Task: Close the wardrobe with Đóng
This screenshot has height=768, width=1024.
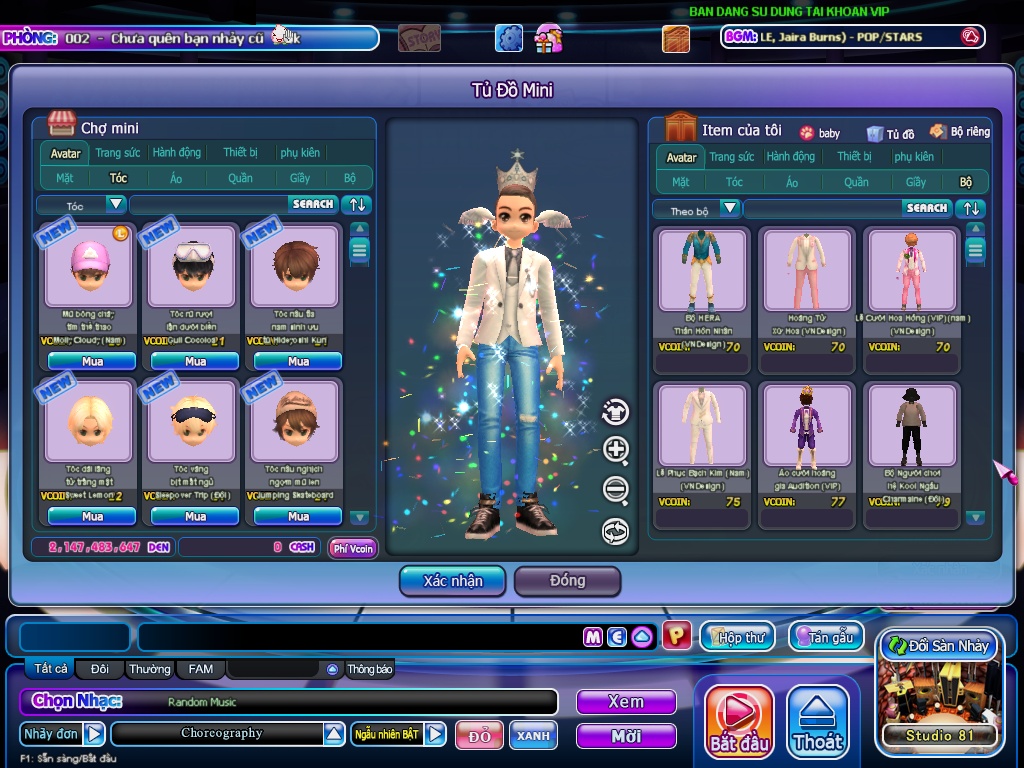Action: click(x=567, y=580)
